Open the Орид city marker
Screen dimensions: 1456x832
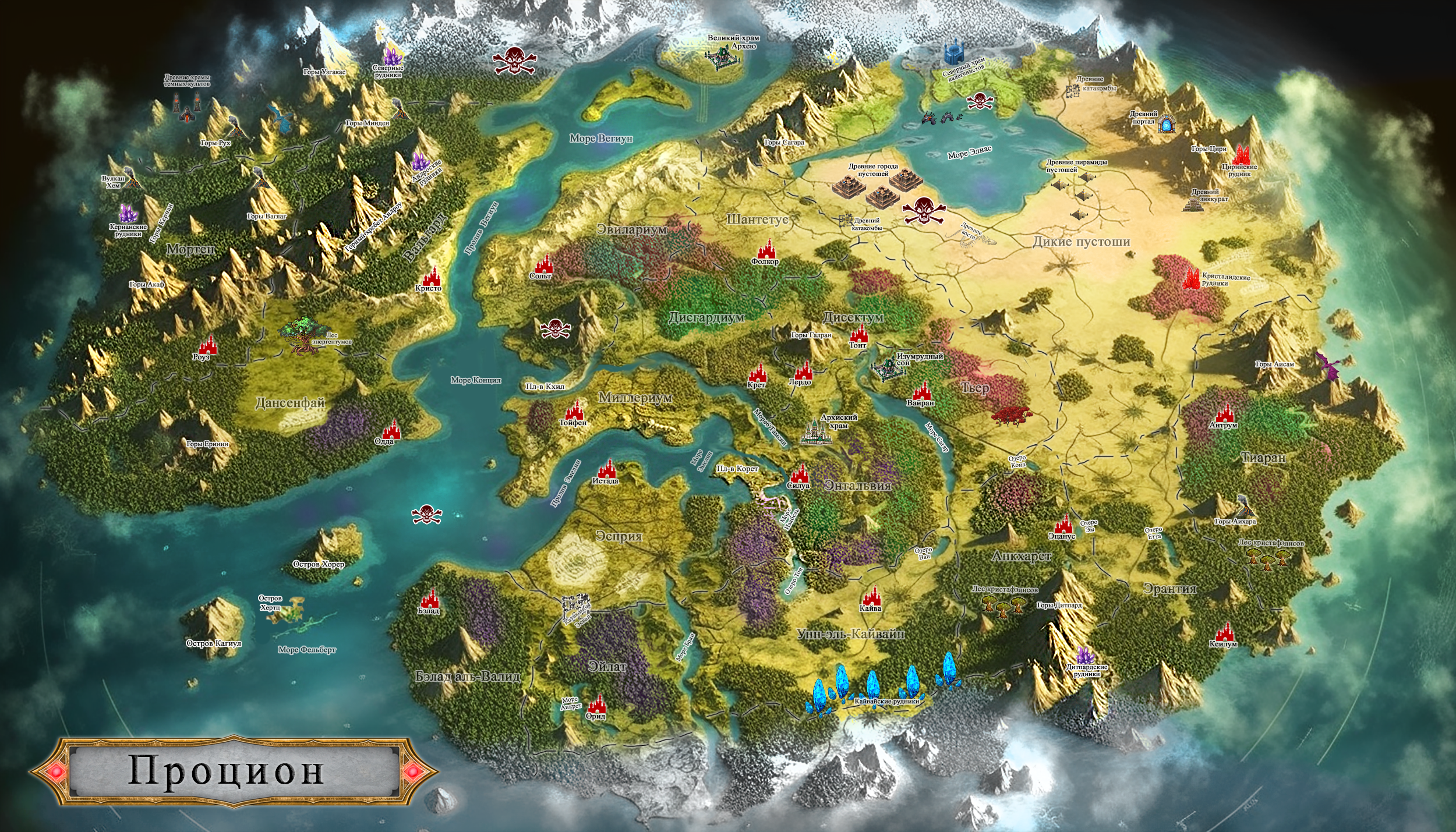[597, 703]
